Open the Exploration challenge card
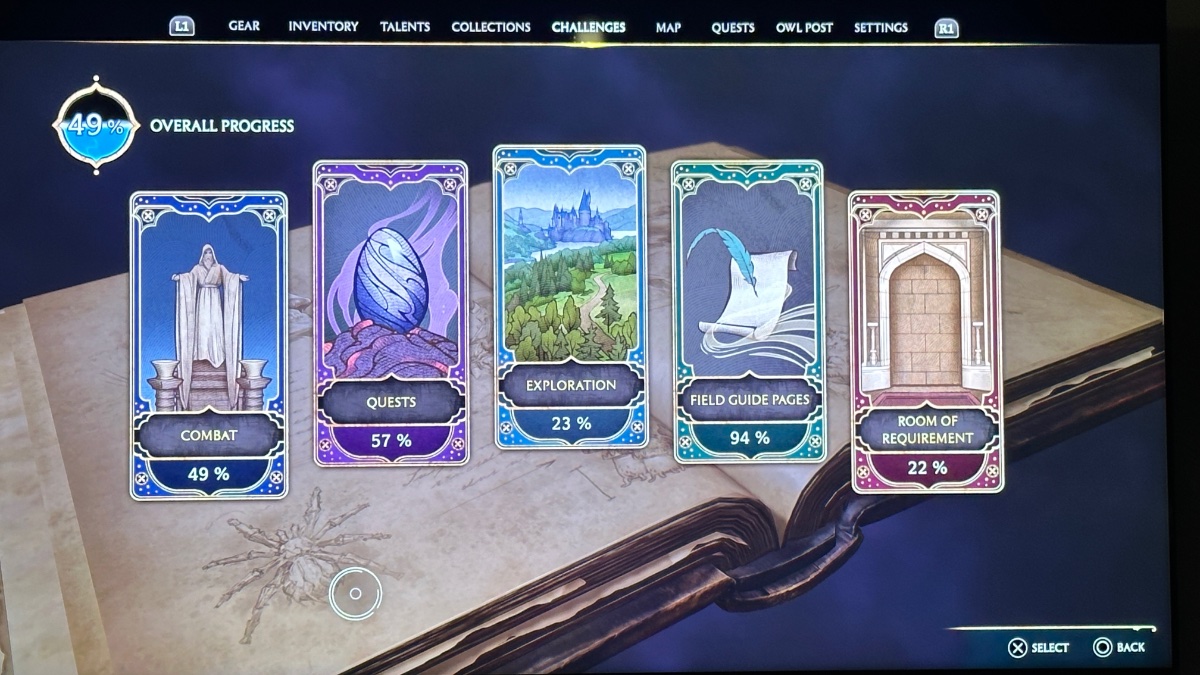The height and width of the screenshot is (675, 1200). (570, 296)
